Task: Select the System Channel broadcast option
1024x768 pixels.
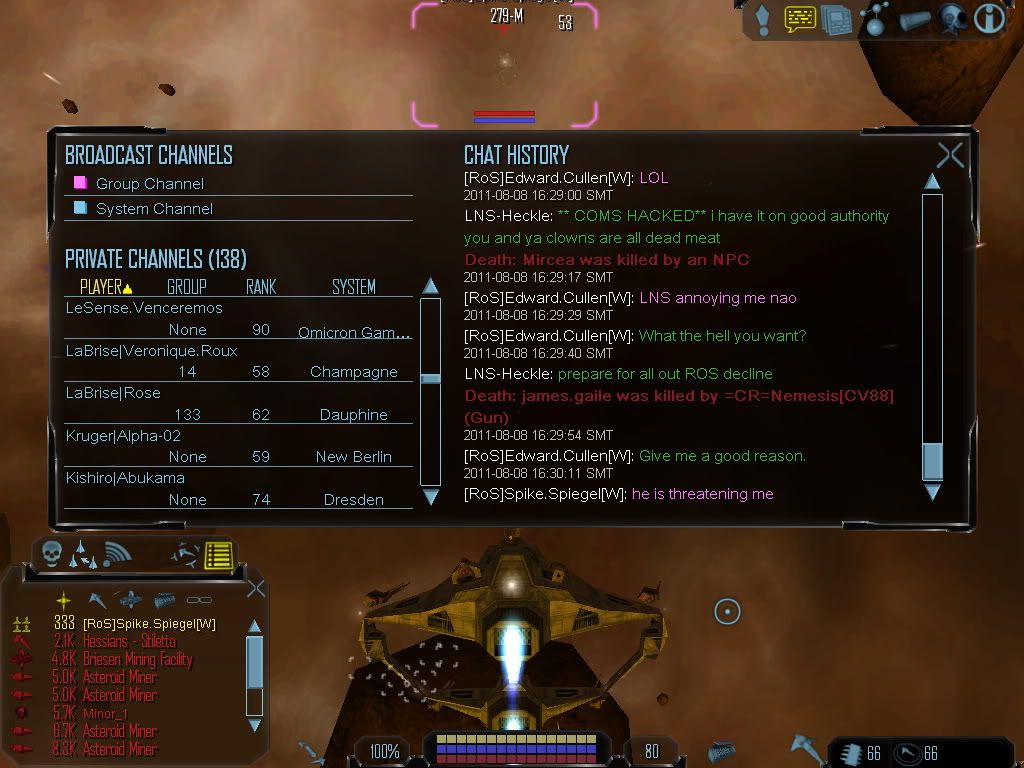Action: pos(154,209)
